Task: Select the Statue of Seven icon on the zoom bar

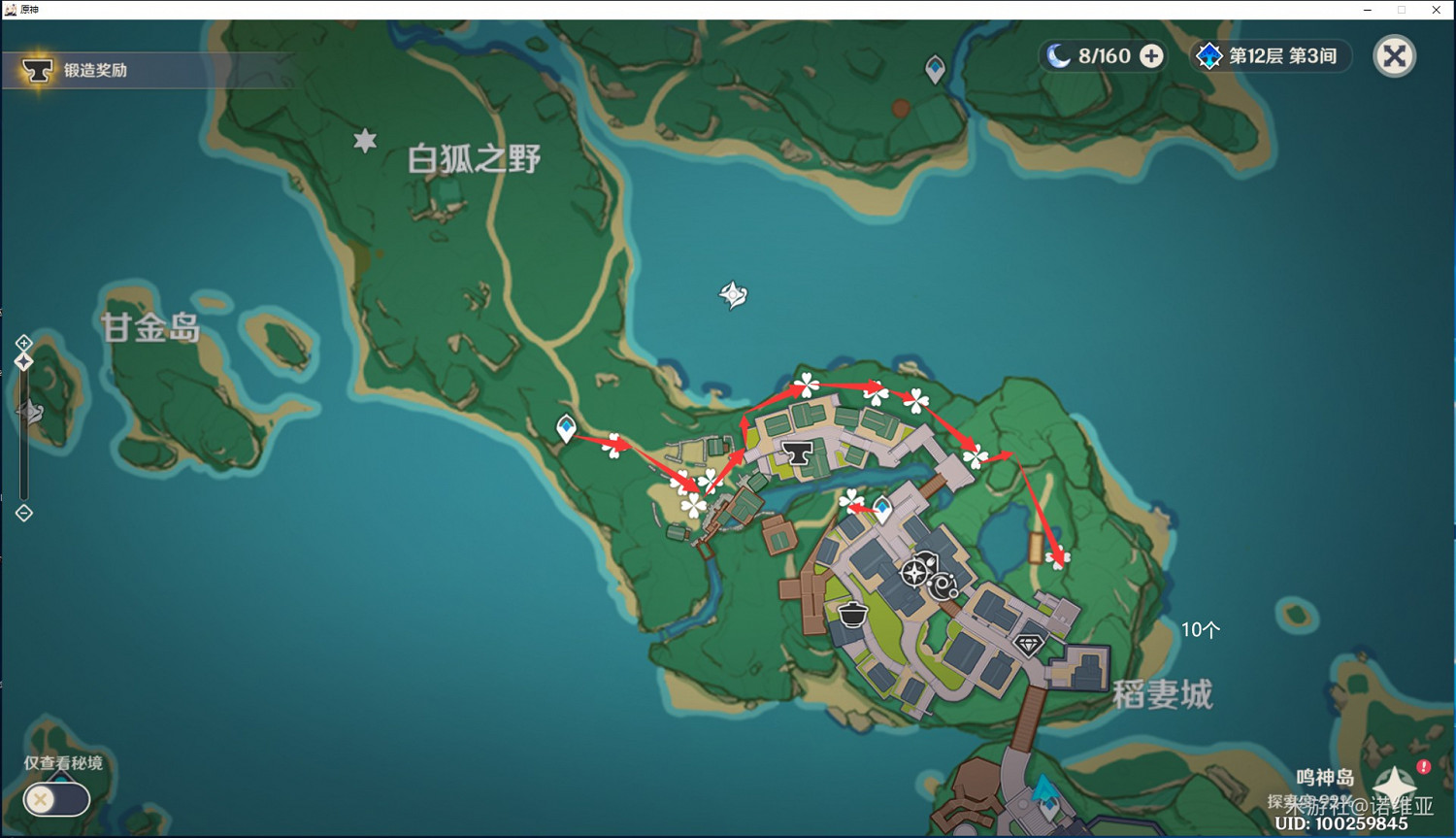Action: pos(23,359)
